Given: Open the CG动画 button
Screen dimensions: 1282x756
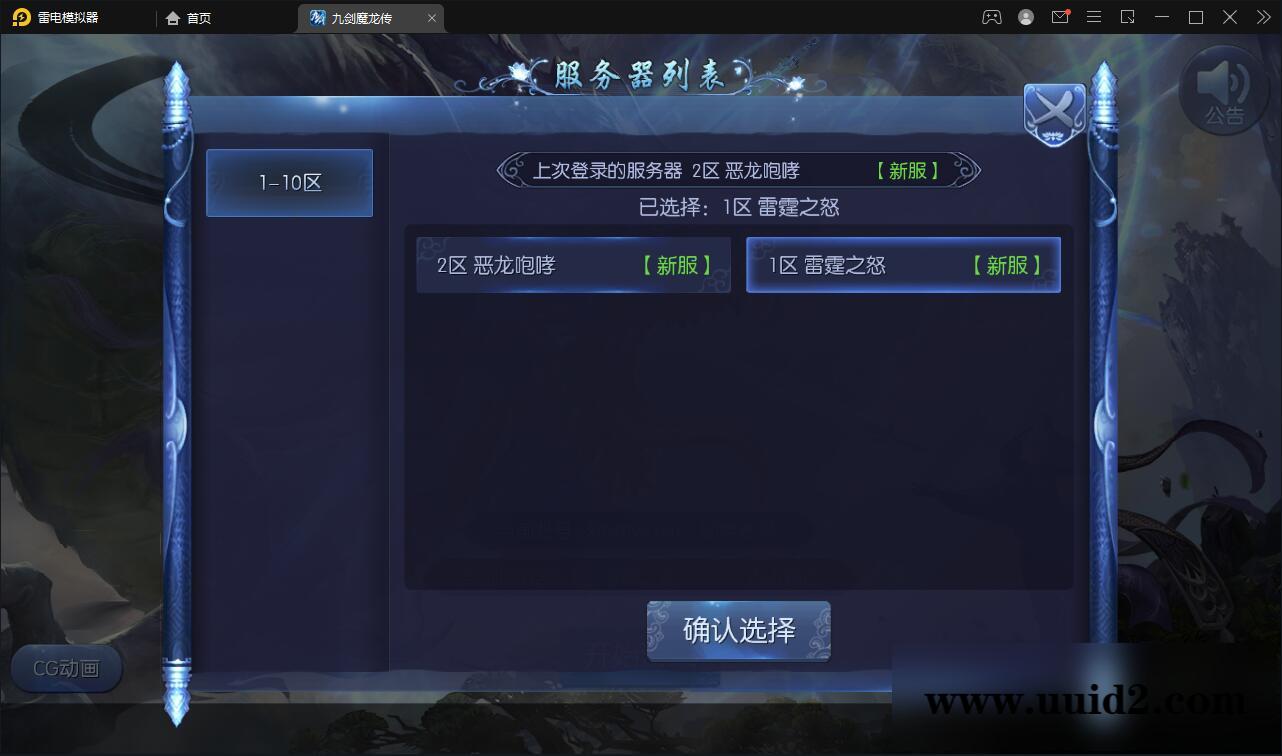Looking at the screenshot, I should 66,669.
